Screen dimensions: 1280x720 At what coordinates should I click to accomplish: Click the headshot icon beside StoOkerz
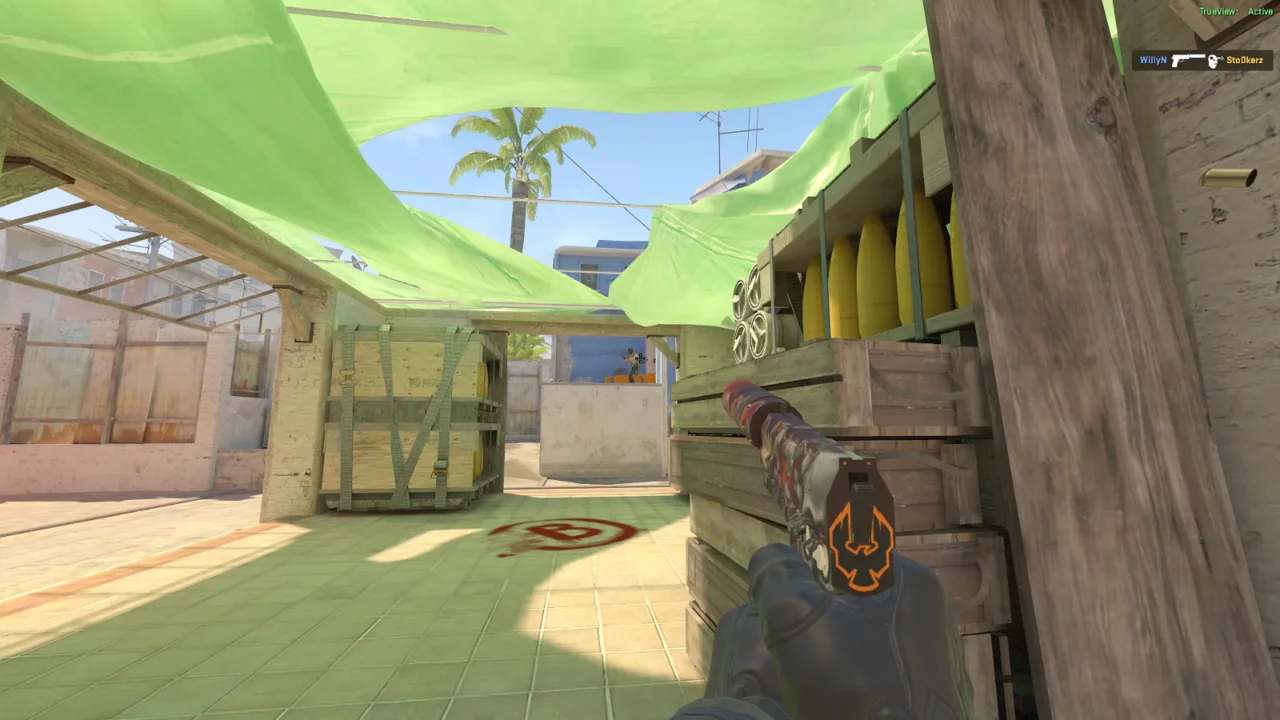(x=1215, y=61)
